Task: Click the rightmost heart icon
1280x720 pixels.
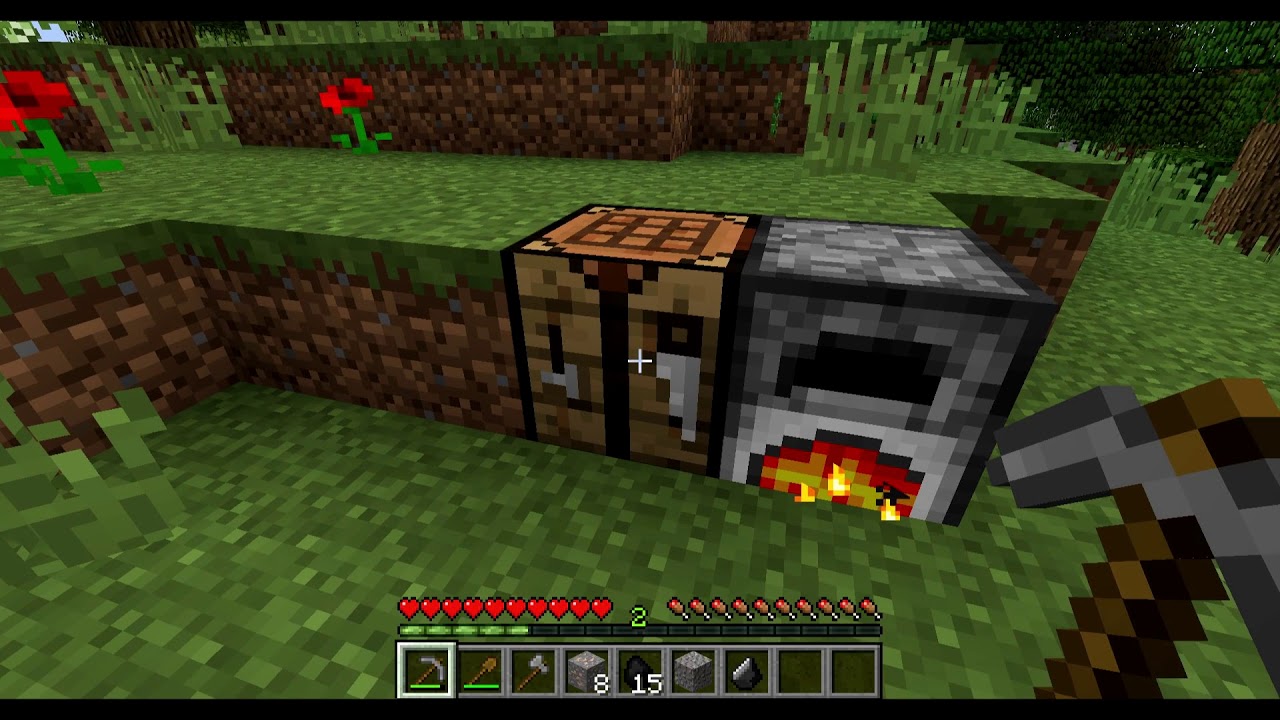Action: pyautogui.click(x=602, y=607)
